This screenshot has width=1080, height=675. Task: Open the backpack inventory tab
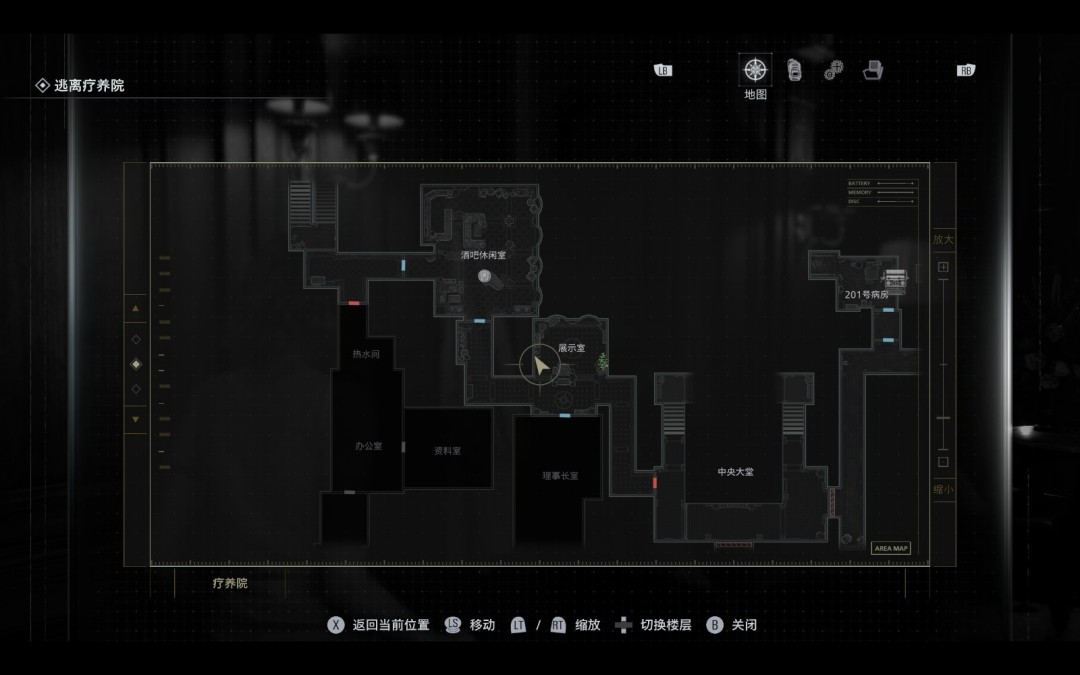(795, 70)
